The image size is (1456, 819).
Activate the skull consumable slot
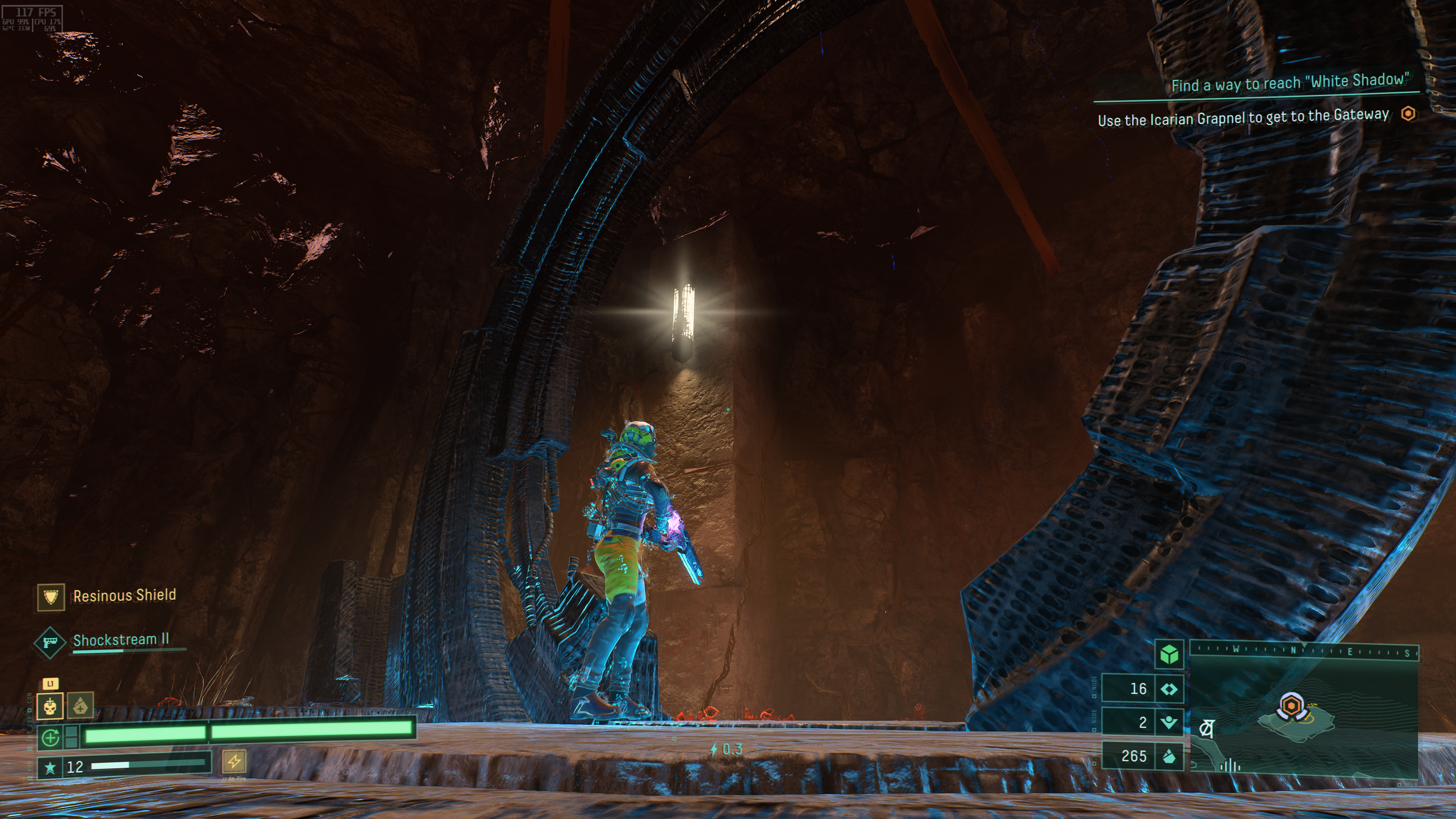[x=50, y=706]
